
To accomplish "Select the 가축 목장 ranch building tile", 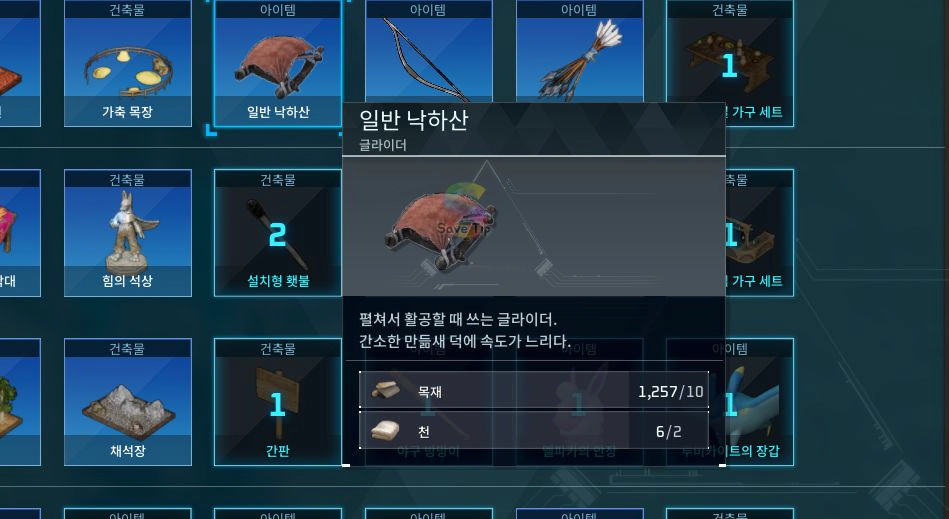I will [127, 64].
